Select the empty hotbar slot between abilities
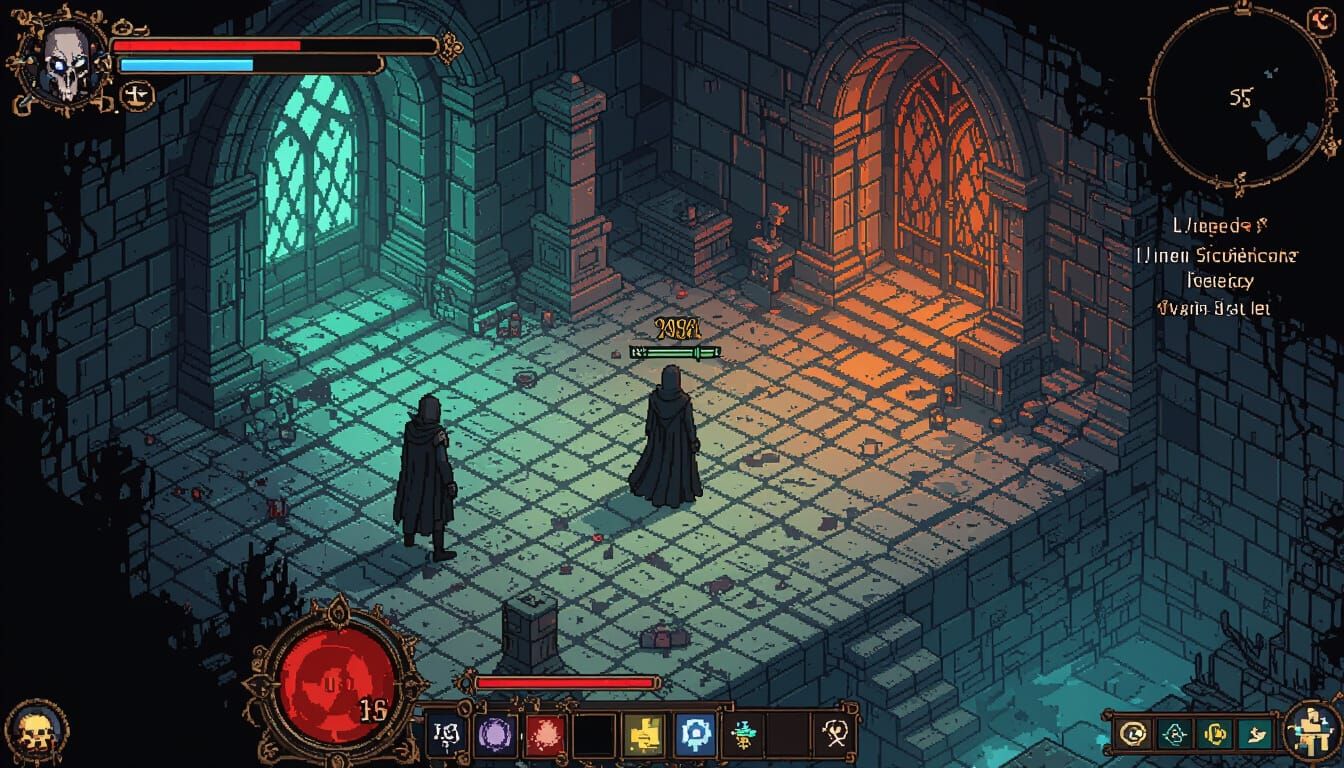Viewport: 1344px width, 768px height. click(591, 735)
